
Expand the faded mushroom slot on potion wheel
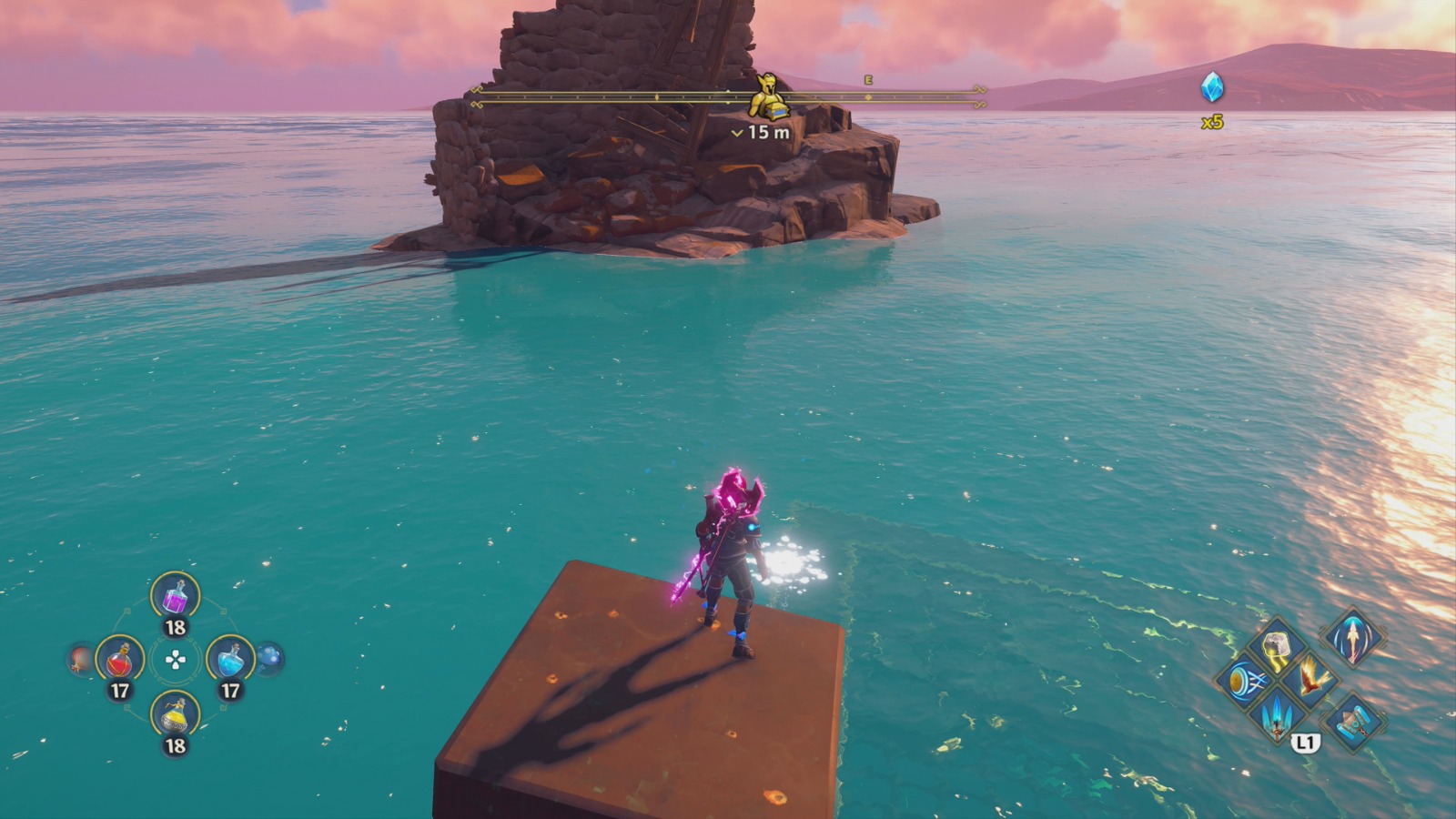click(268, 659)
